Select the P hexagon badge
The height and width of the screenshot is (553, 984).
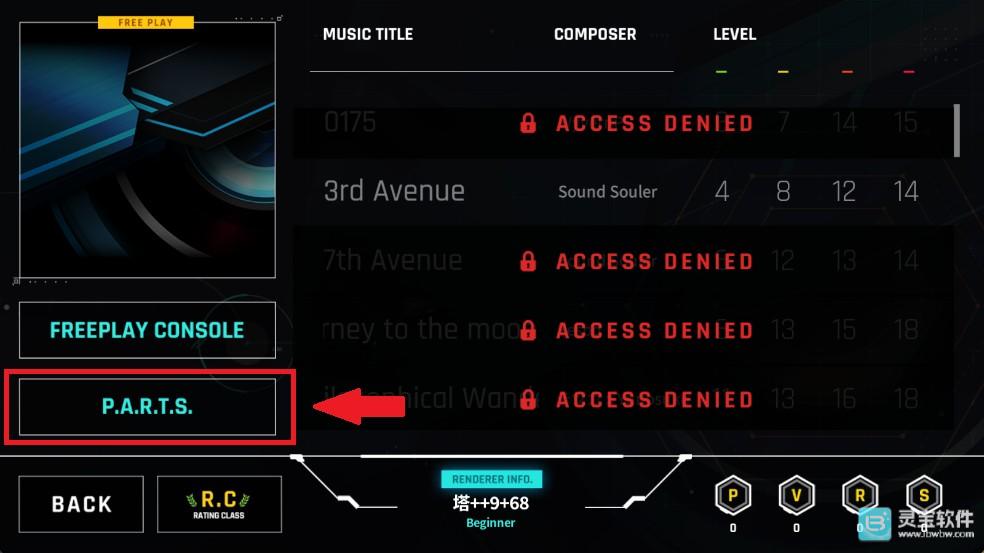(x=733, y=497)
